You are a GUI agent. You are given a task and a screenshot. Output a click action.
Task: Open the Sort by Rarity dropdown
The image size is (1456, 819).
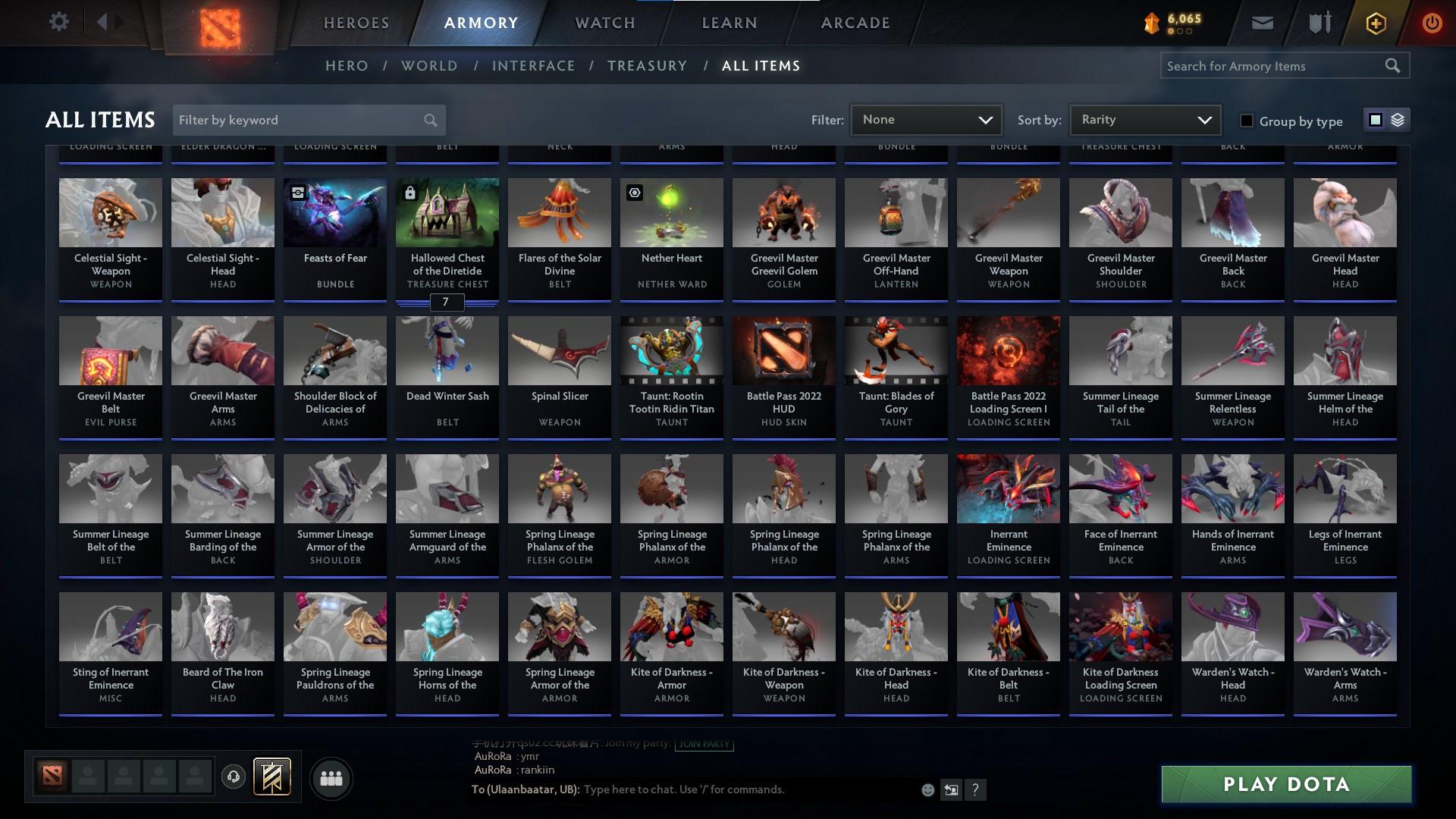click(x=1145, y=119)
